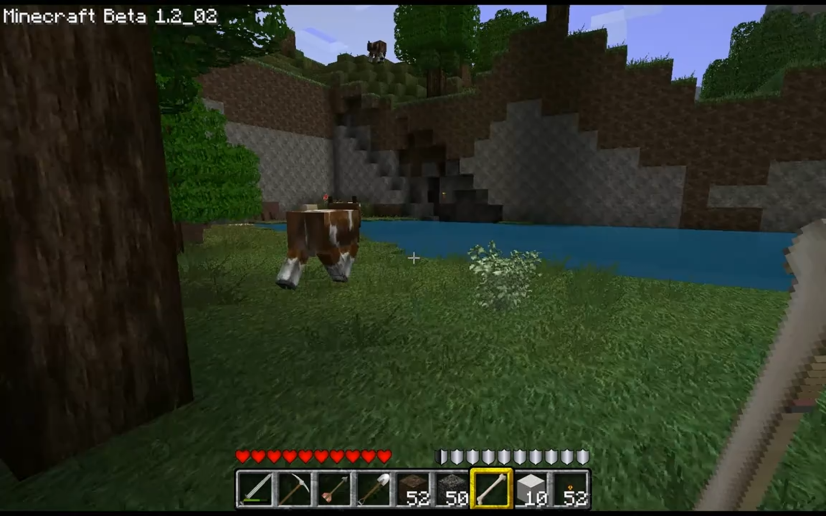Screen dimensions: 826x516
Task: Select the white block stack of 10
Action: (531, 490)
